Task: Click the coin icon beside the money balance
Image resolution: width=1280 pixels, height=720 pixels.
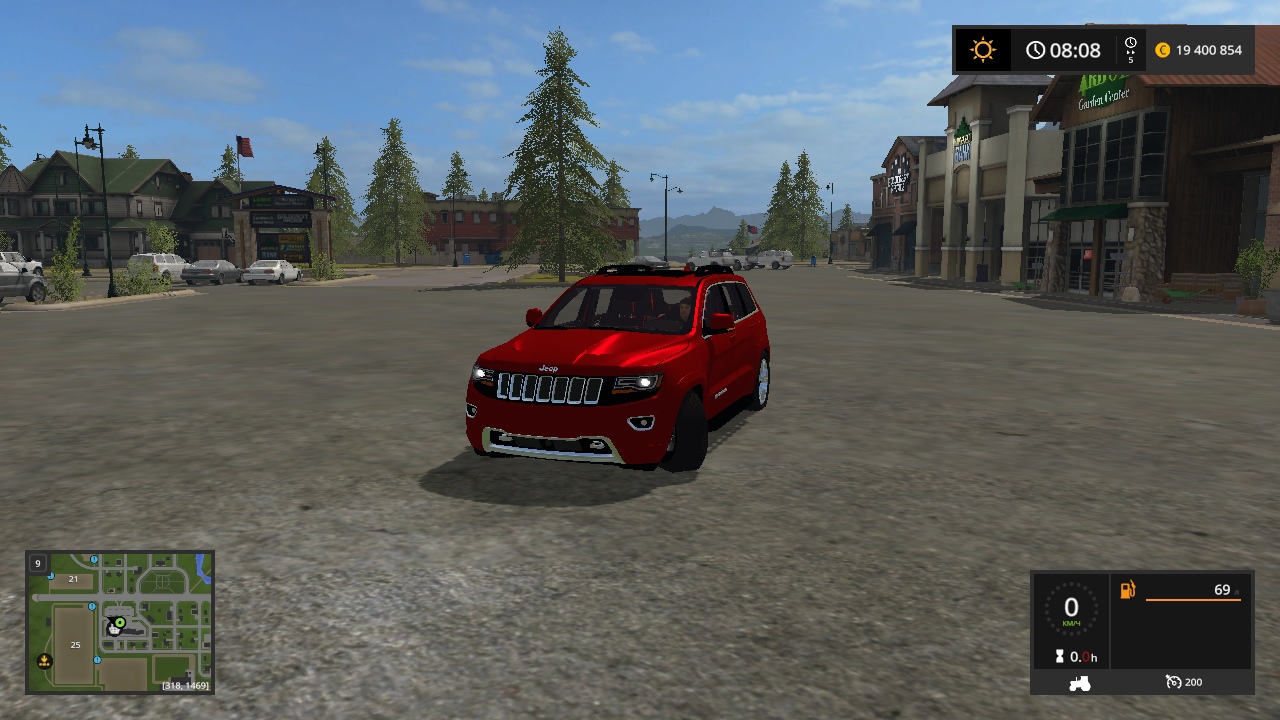Action: point(1163,51)
